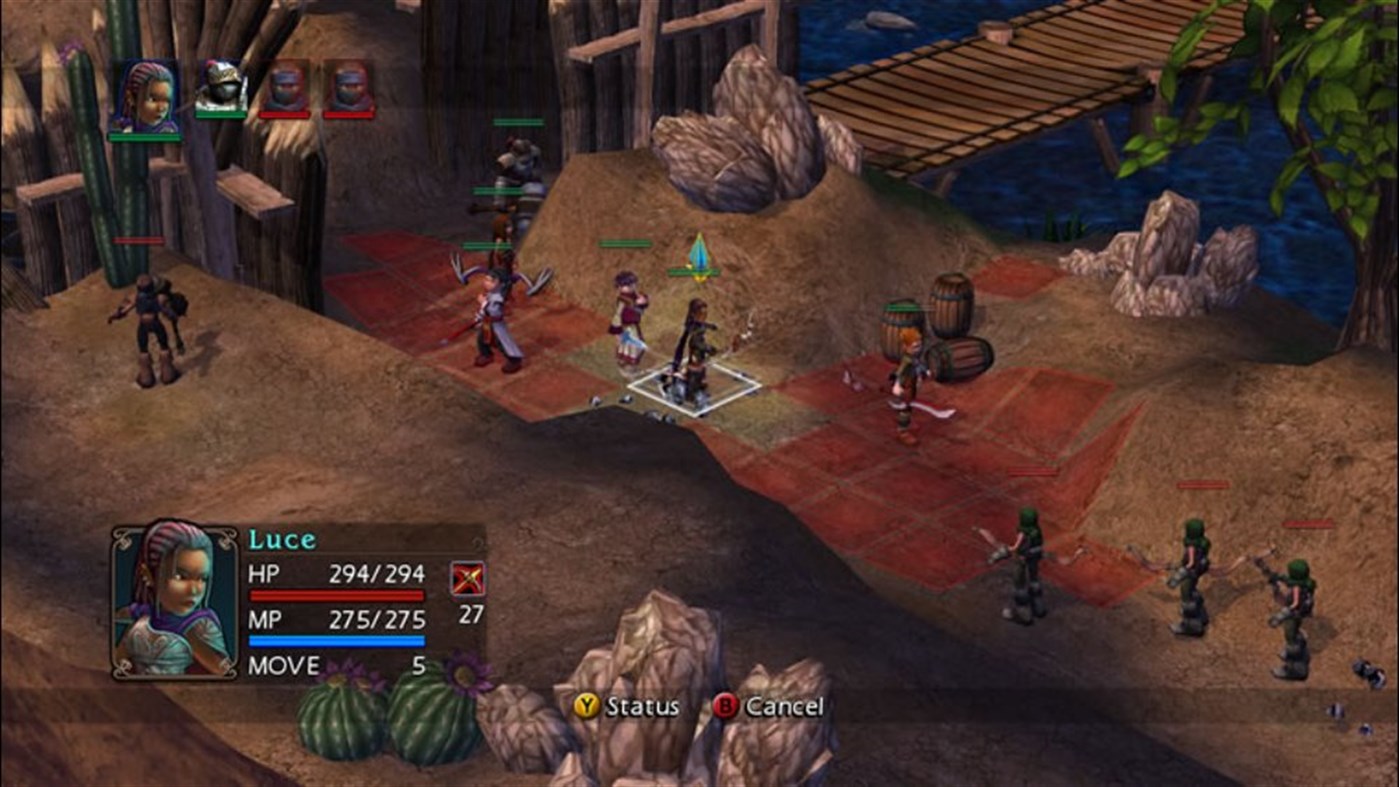Click the blue MP bar showing 275/275
This screenshot has width=1399, height=787.
(337, 639)
